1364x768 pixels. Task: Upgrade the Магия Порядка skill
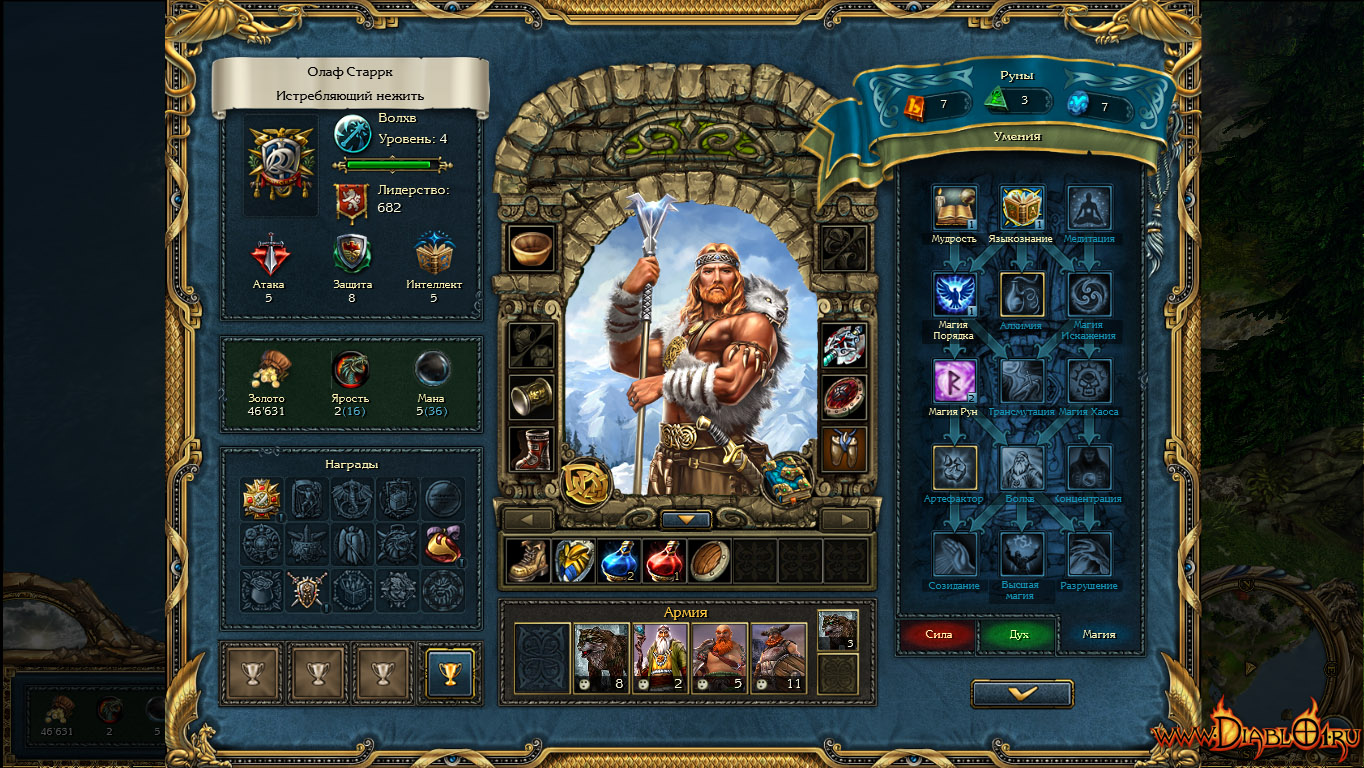[954, 295]
